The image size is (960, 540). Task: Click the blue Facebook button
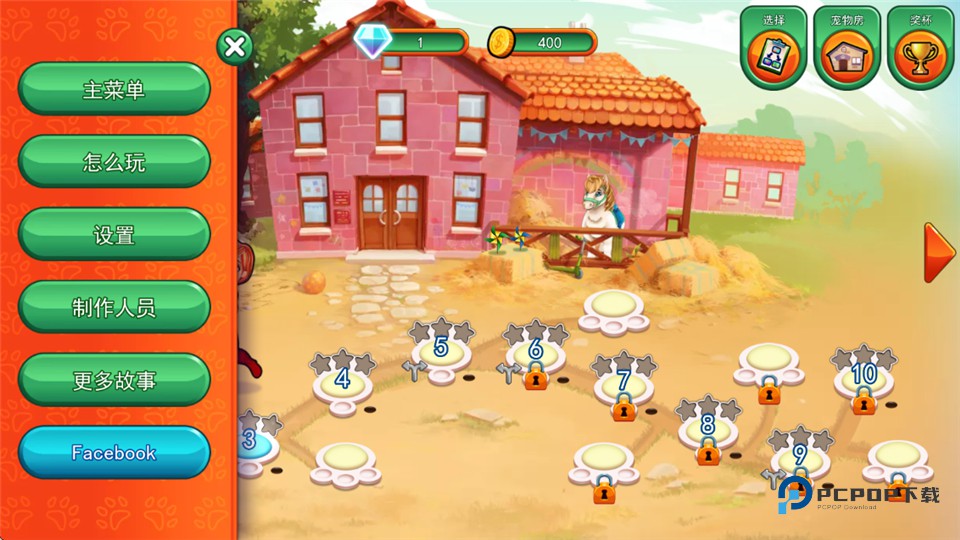pos(114,453)
